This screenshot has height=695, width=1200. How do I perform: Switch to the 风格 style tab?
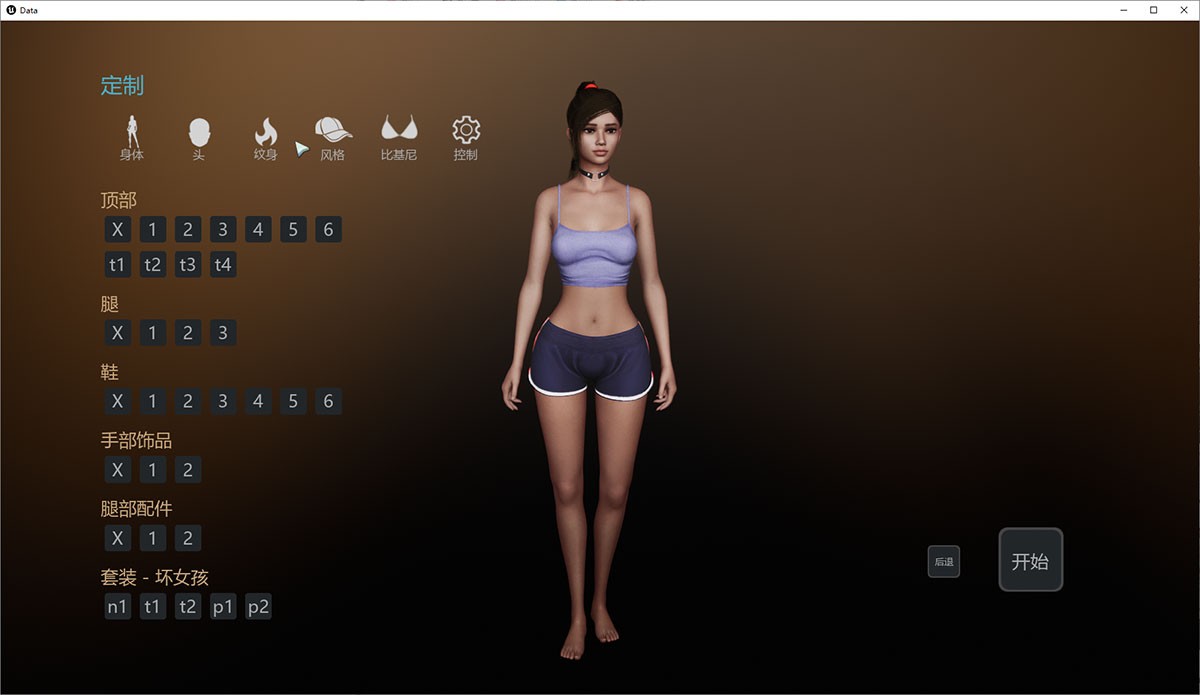tap(333, 138)
